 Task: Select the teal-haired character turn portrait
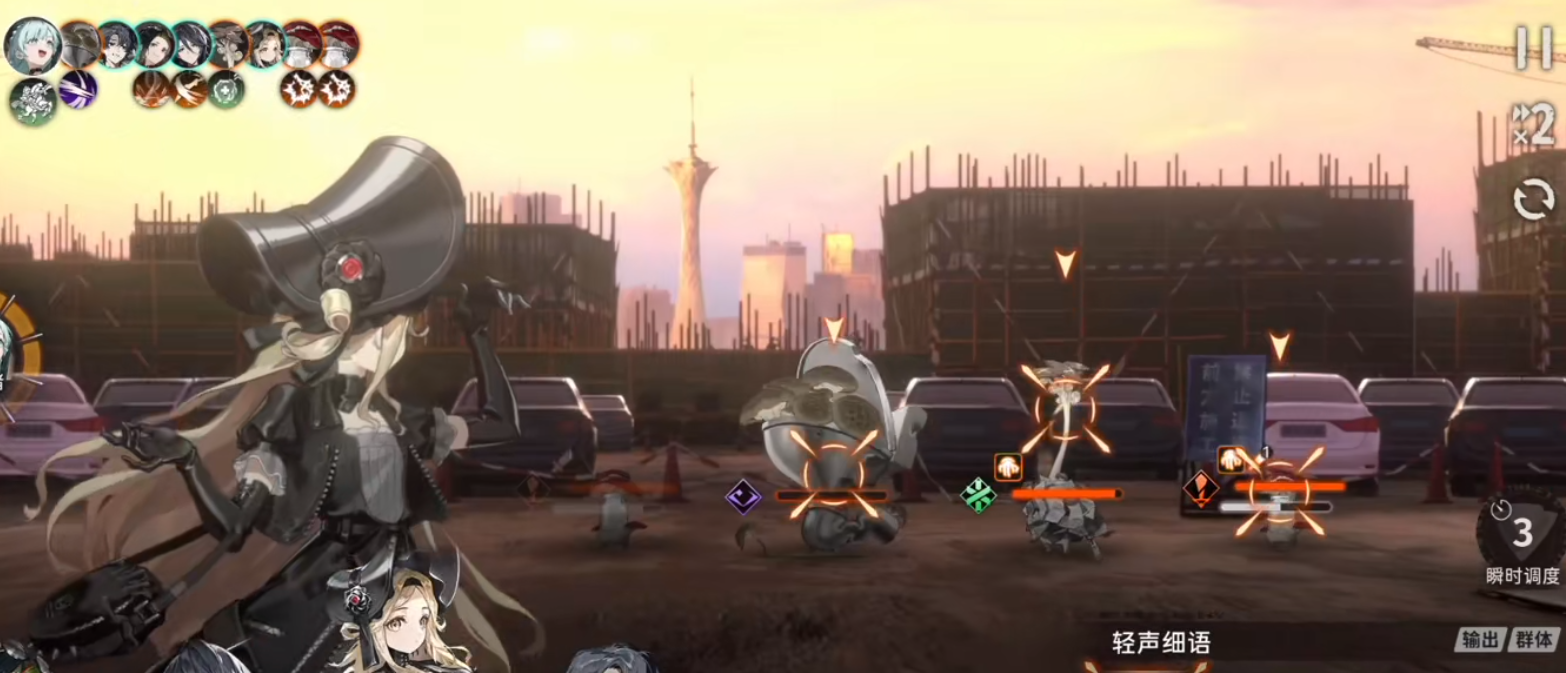(32, 45)
